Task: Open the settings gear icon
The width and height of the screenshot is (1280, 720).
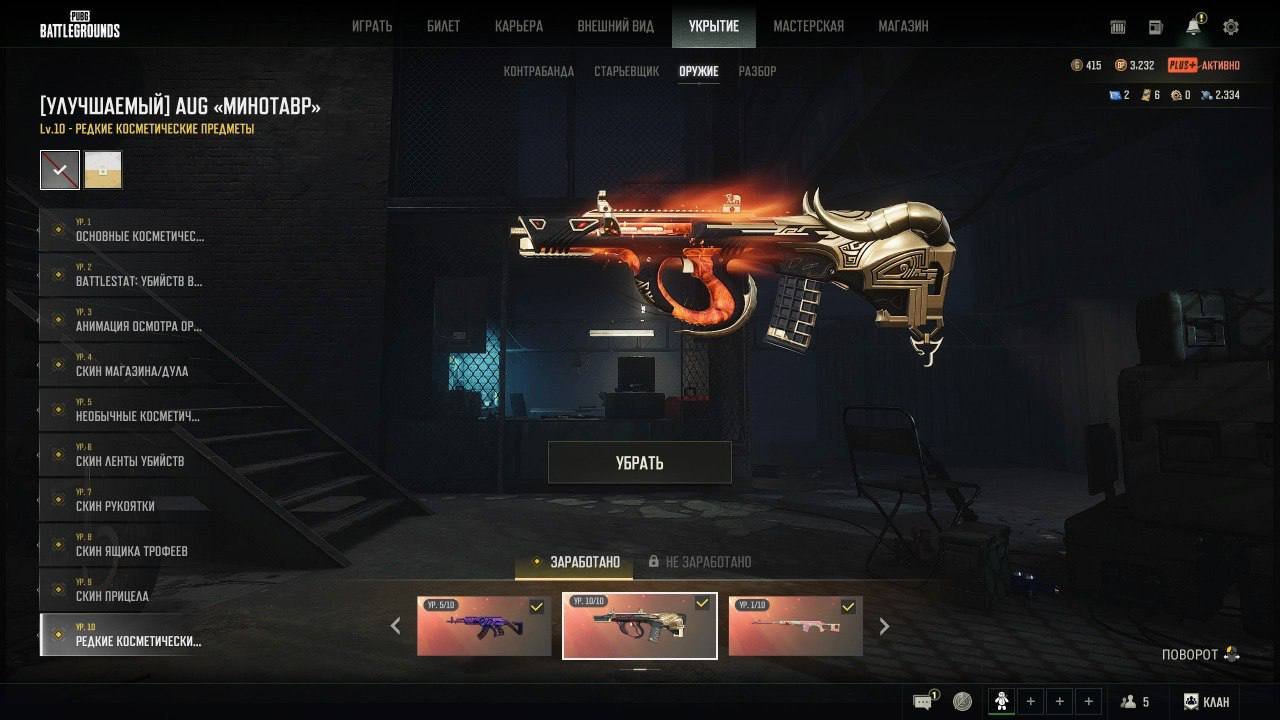Action: [x=1231, y=27]
